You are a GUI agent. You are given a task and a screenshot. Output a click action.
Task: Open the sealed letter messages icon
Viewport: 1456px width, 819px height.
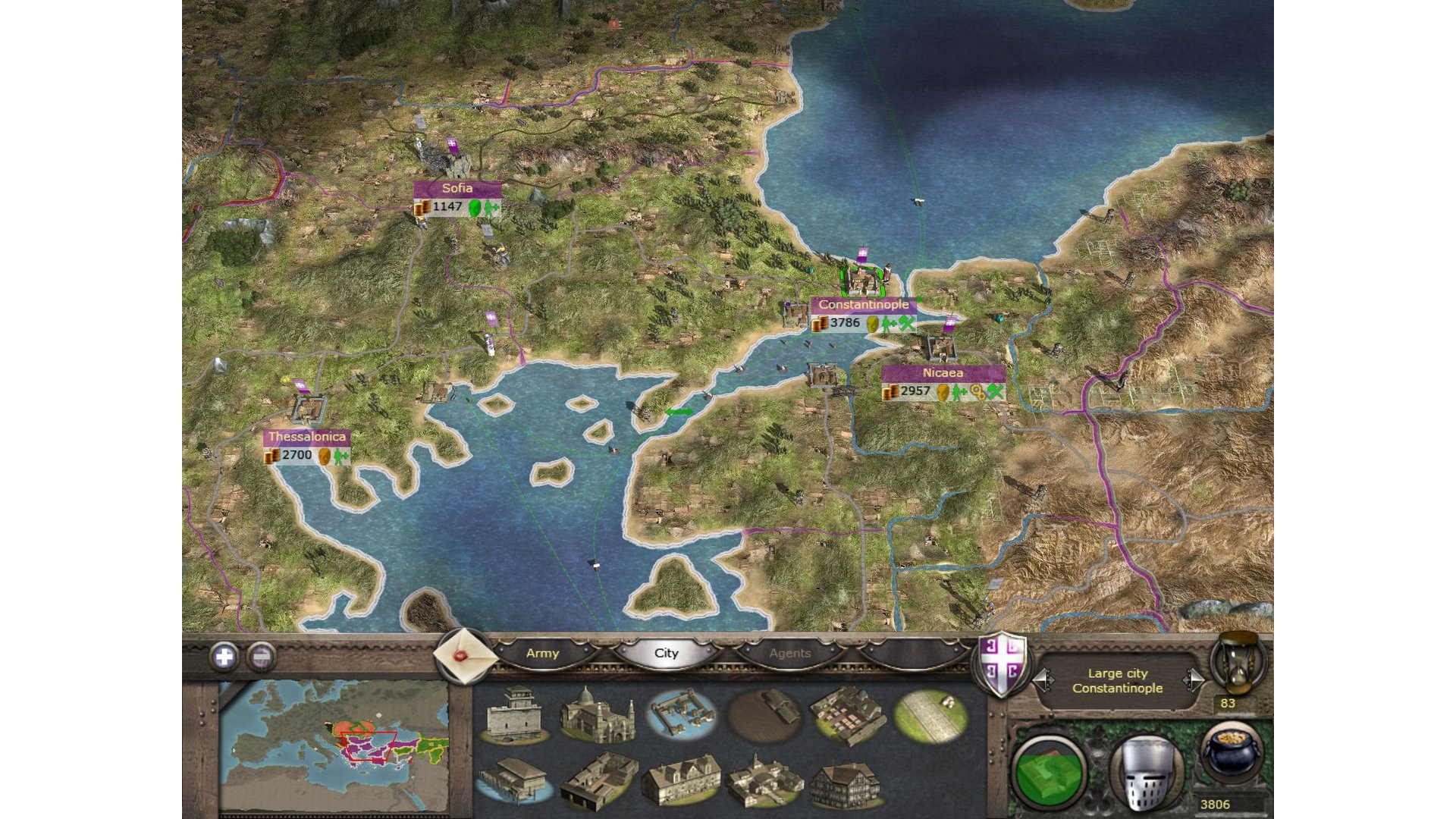coord(462,656)
